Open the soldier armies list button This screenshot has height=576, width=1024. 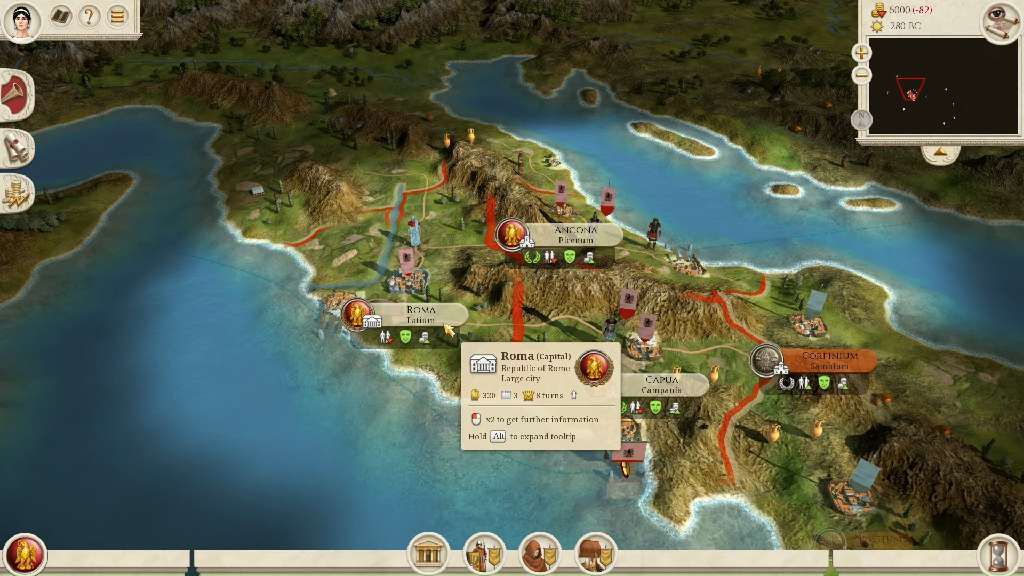click(x=484, y=553)
